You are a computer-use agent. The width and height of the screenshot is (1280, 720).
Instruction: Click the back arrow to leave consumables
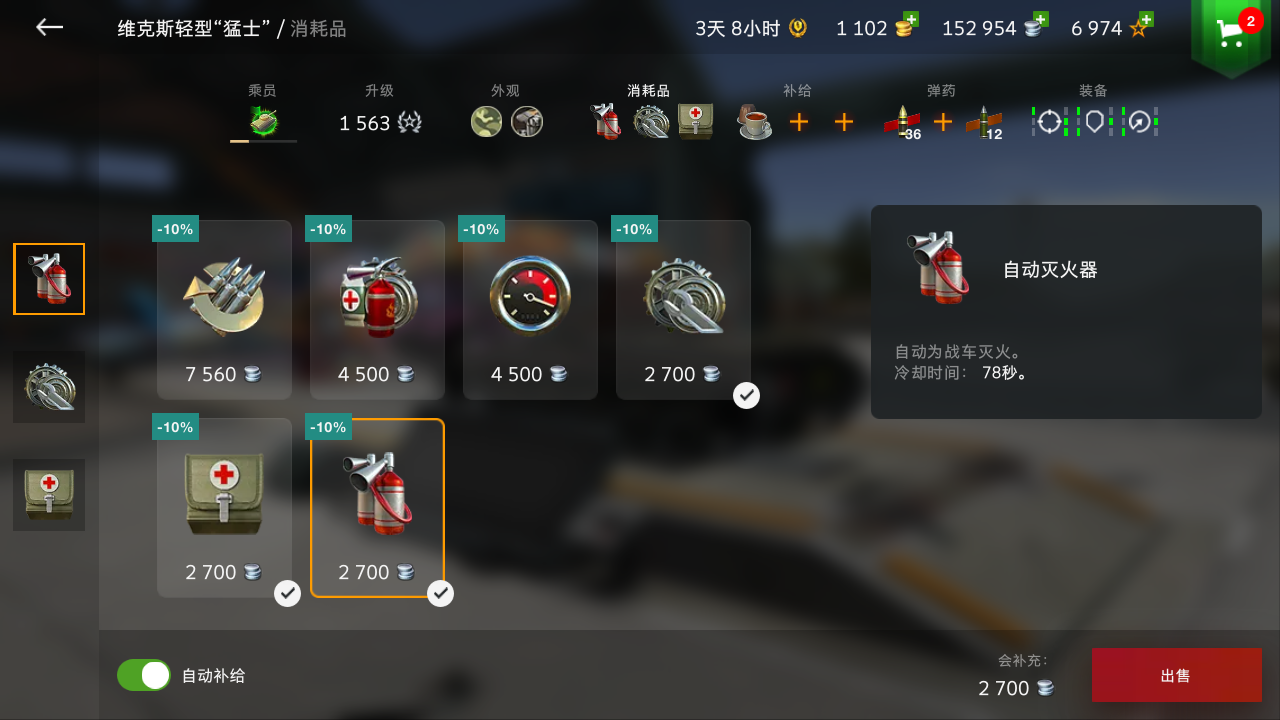click(x=48, y=27)
